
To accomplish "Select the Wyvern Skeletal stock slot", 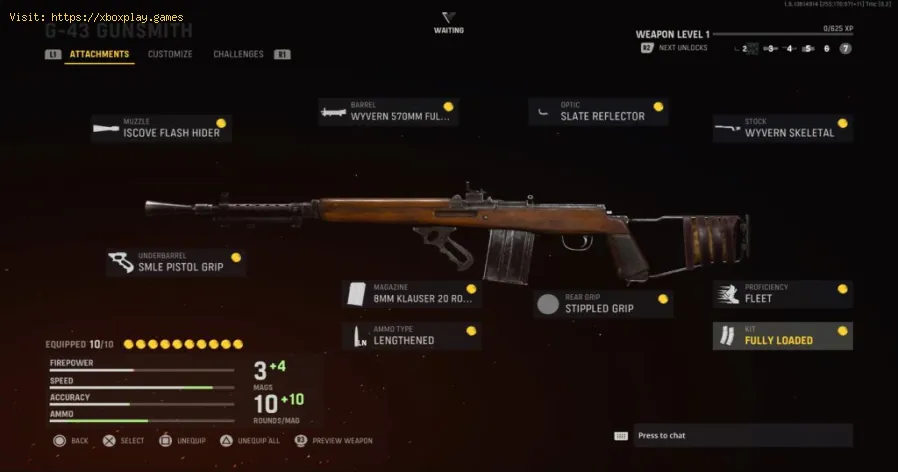I will (x=782, y=128).
